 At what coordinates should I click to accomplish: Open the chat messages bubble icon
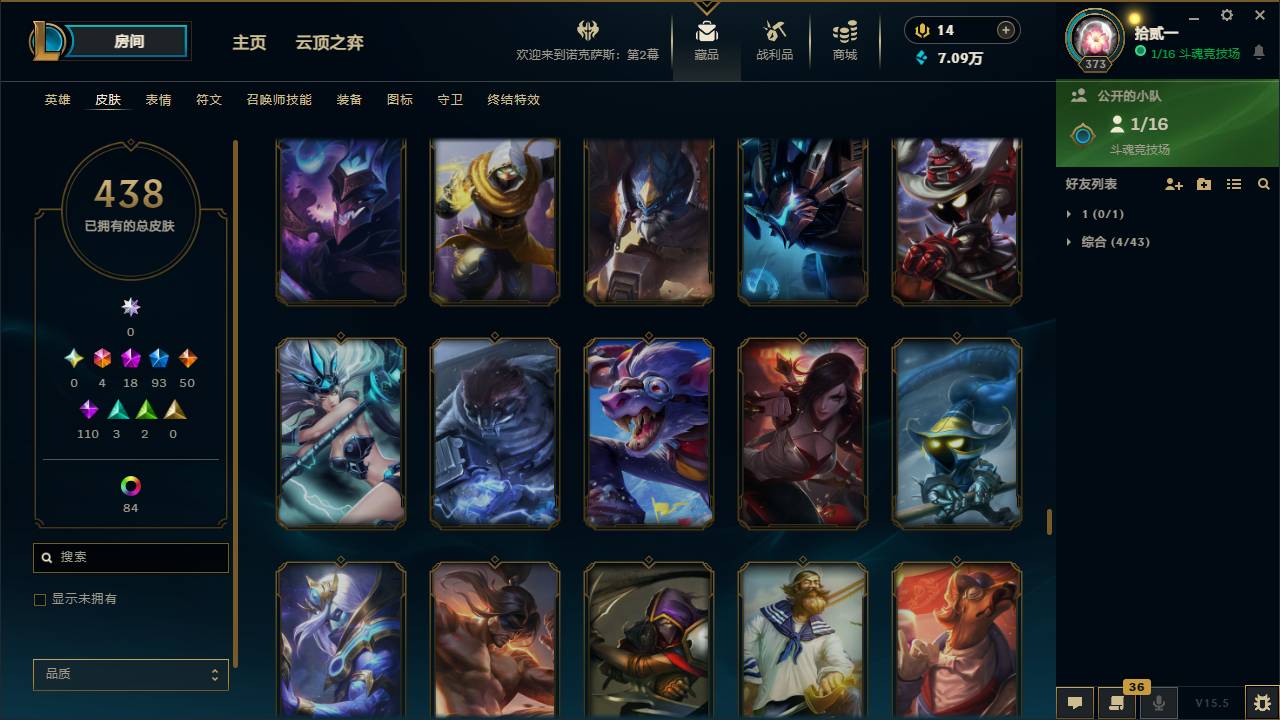1074,703
